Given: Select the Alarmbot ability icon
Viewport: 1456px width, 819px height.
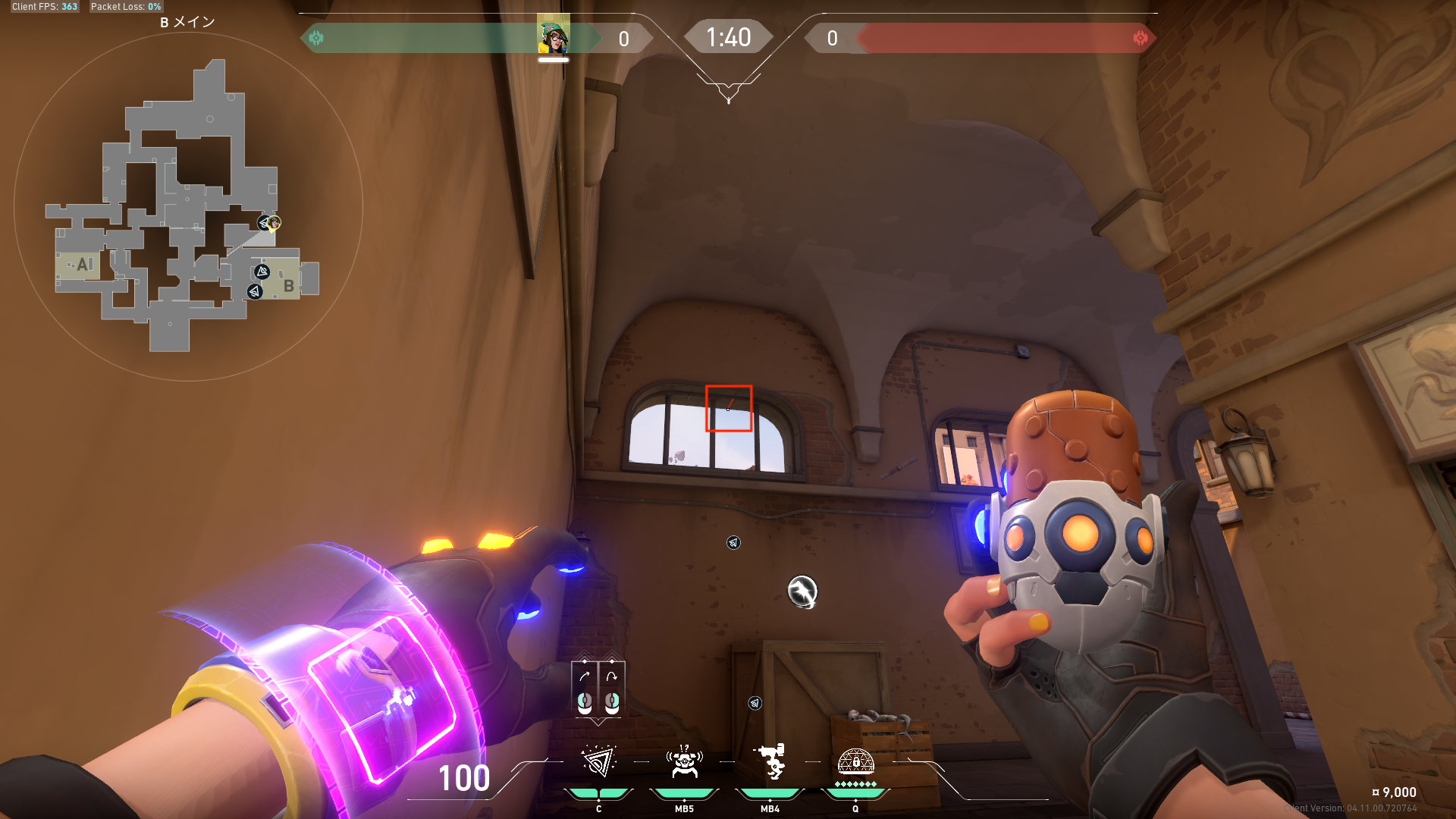Looking at the screenshot, I should point(684,761).
